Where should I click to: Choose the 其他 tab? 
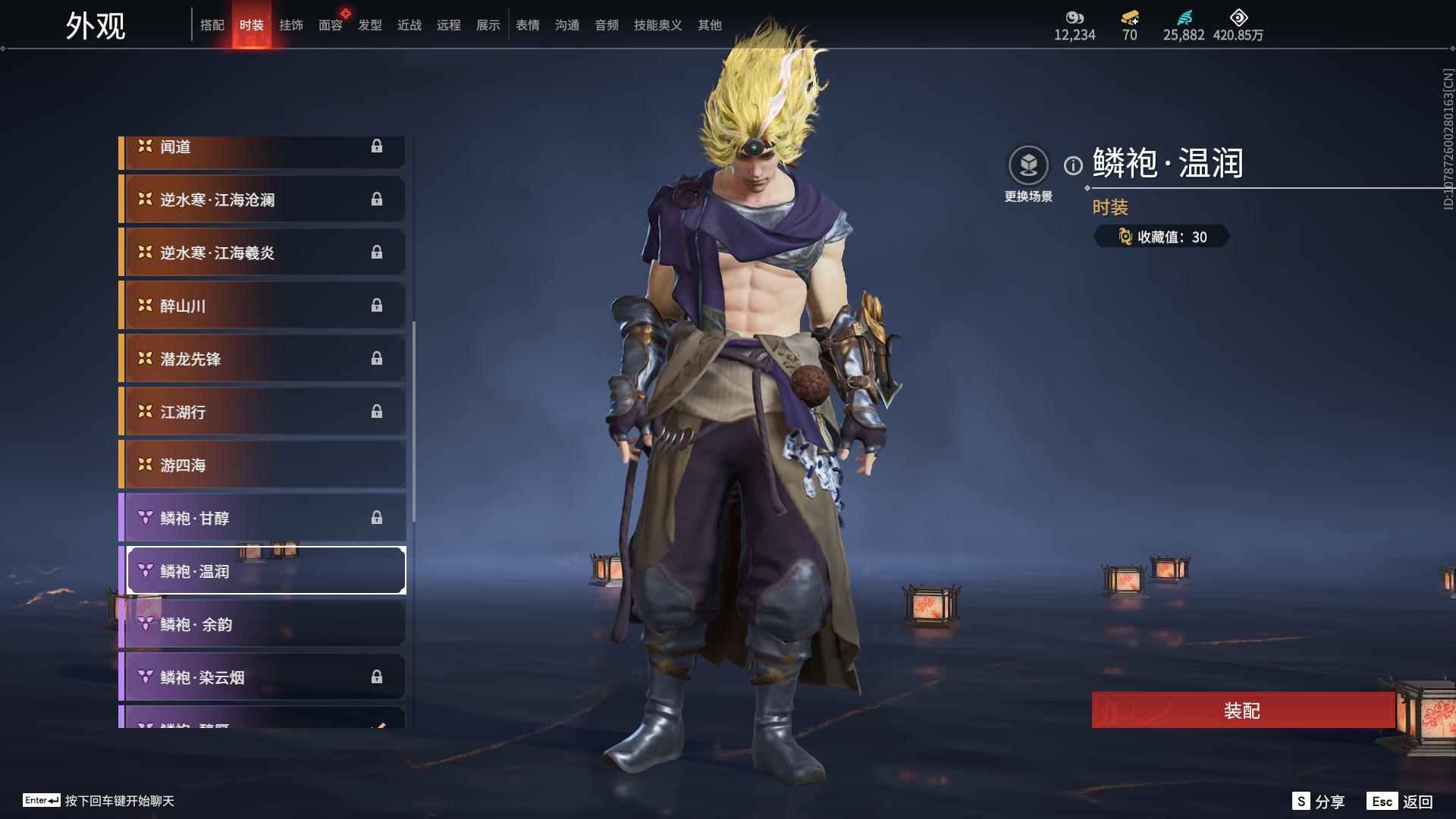pos(710,25)
